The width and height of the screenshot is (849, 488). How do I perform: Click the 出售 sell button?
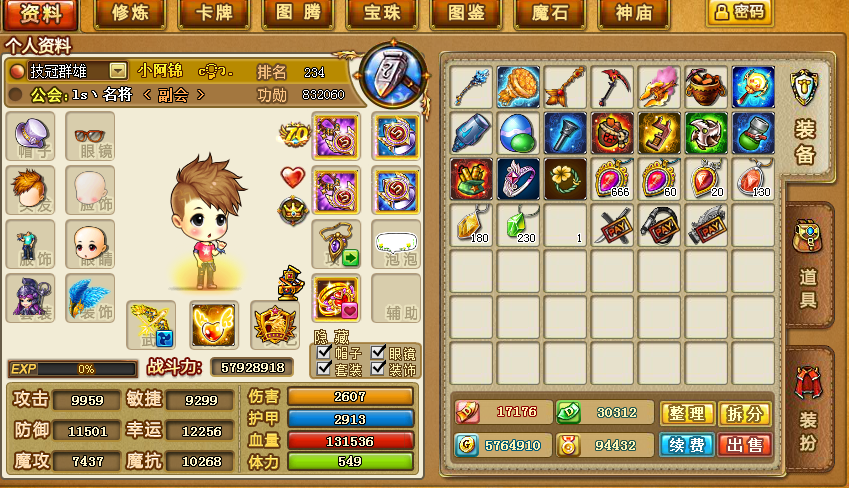pos(744,445)
